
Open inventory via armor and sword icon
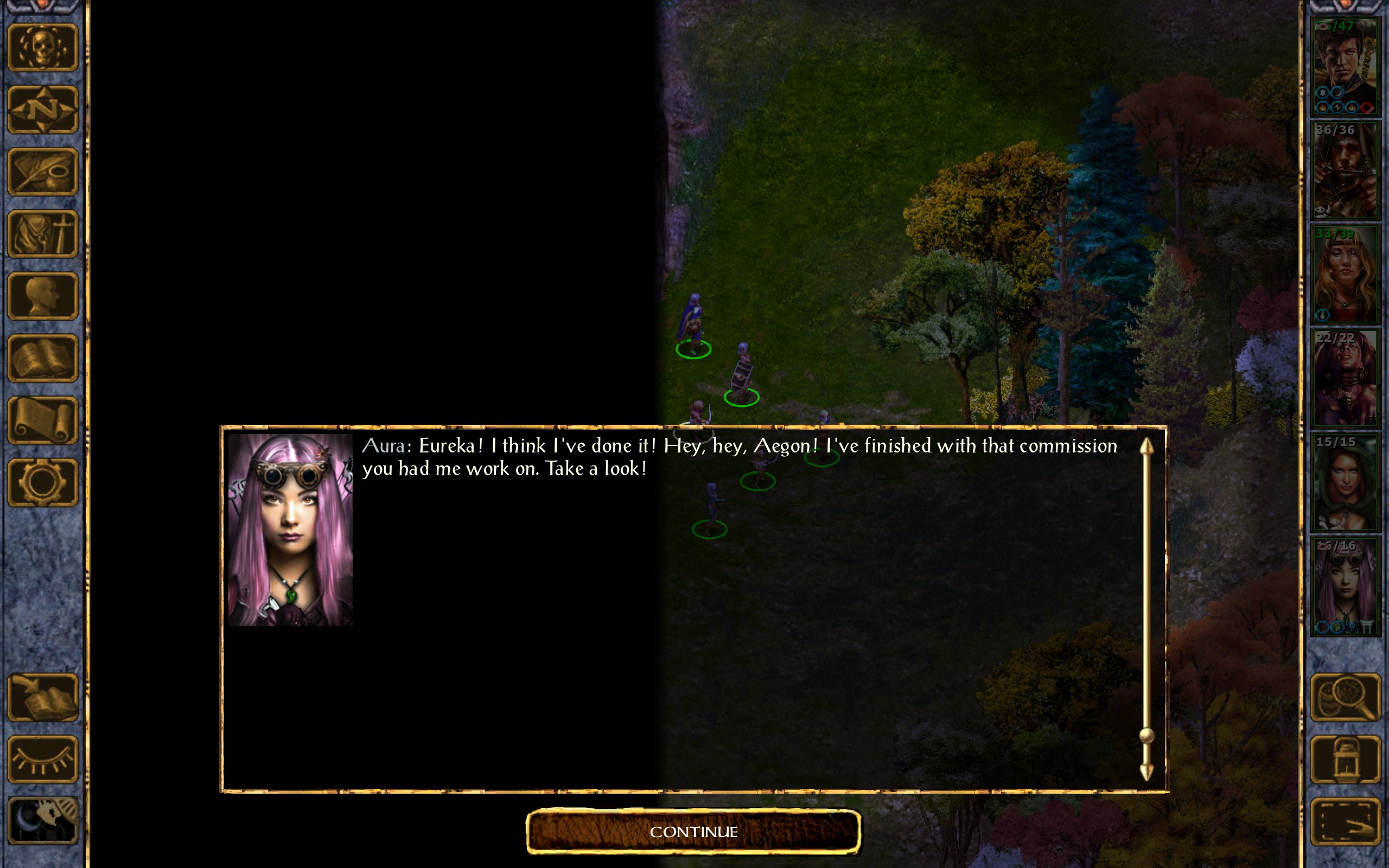click(x=42, y=234)
